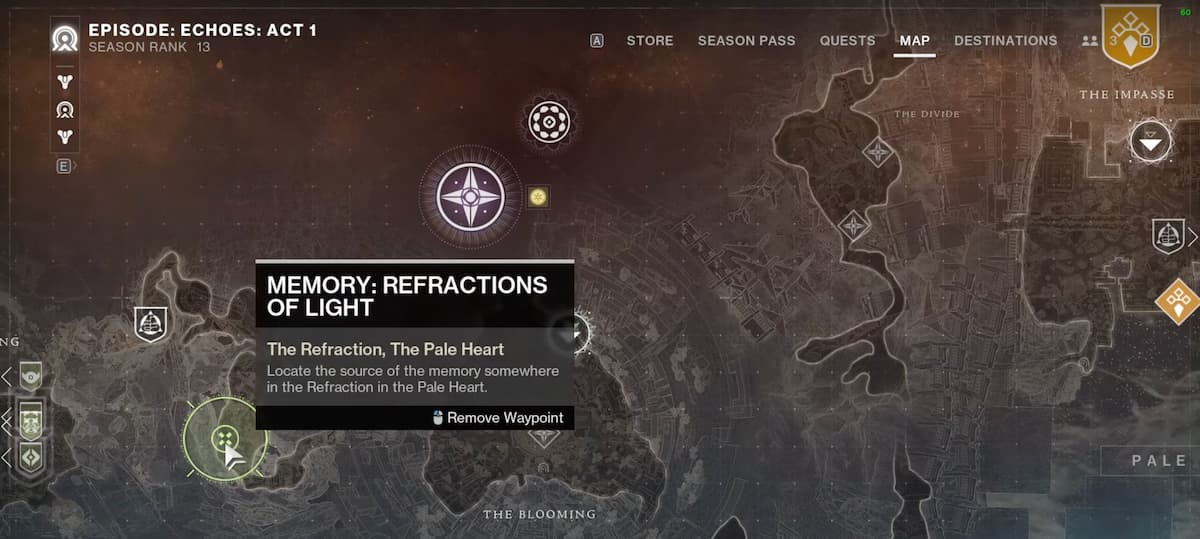The image size is (1200, 539).
Task: Choose the round flower-pattern map node
Action: (548, 122)
